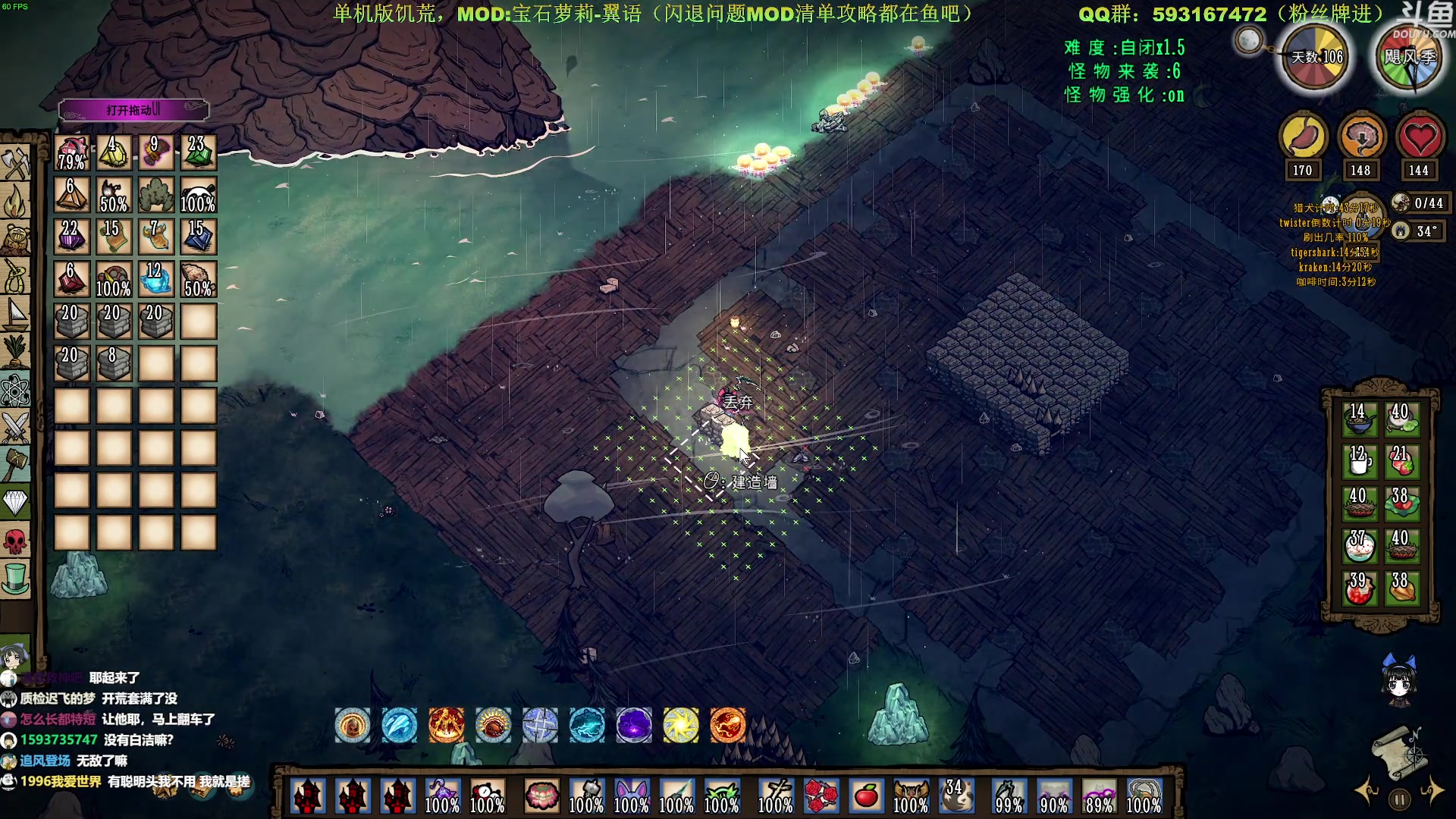Open the Fire crafting tab

coord(15,200)
